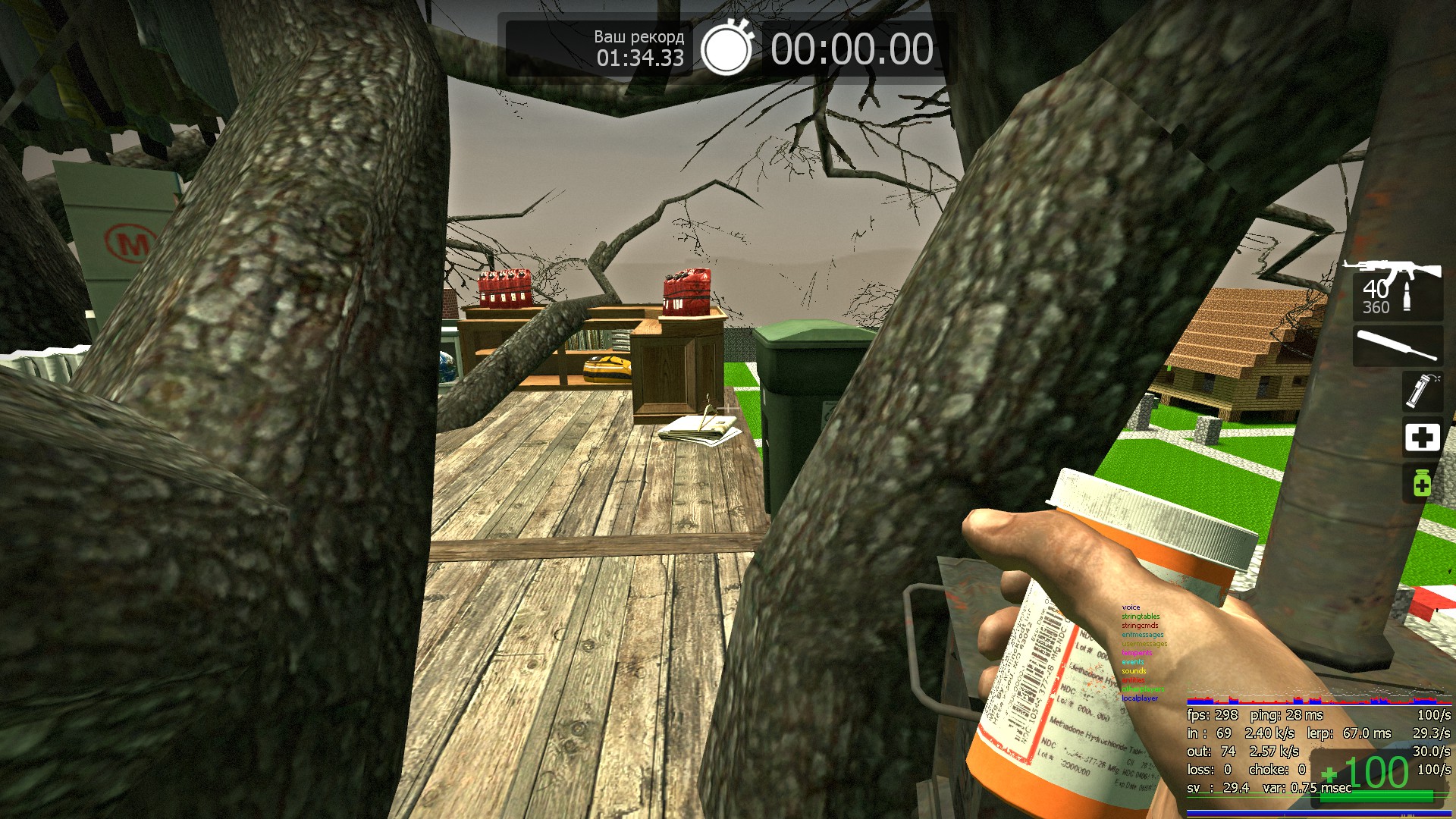Choose the first aid kit slot

(1422, 438)
